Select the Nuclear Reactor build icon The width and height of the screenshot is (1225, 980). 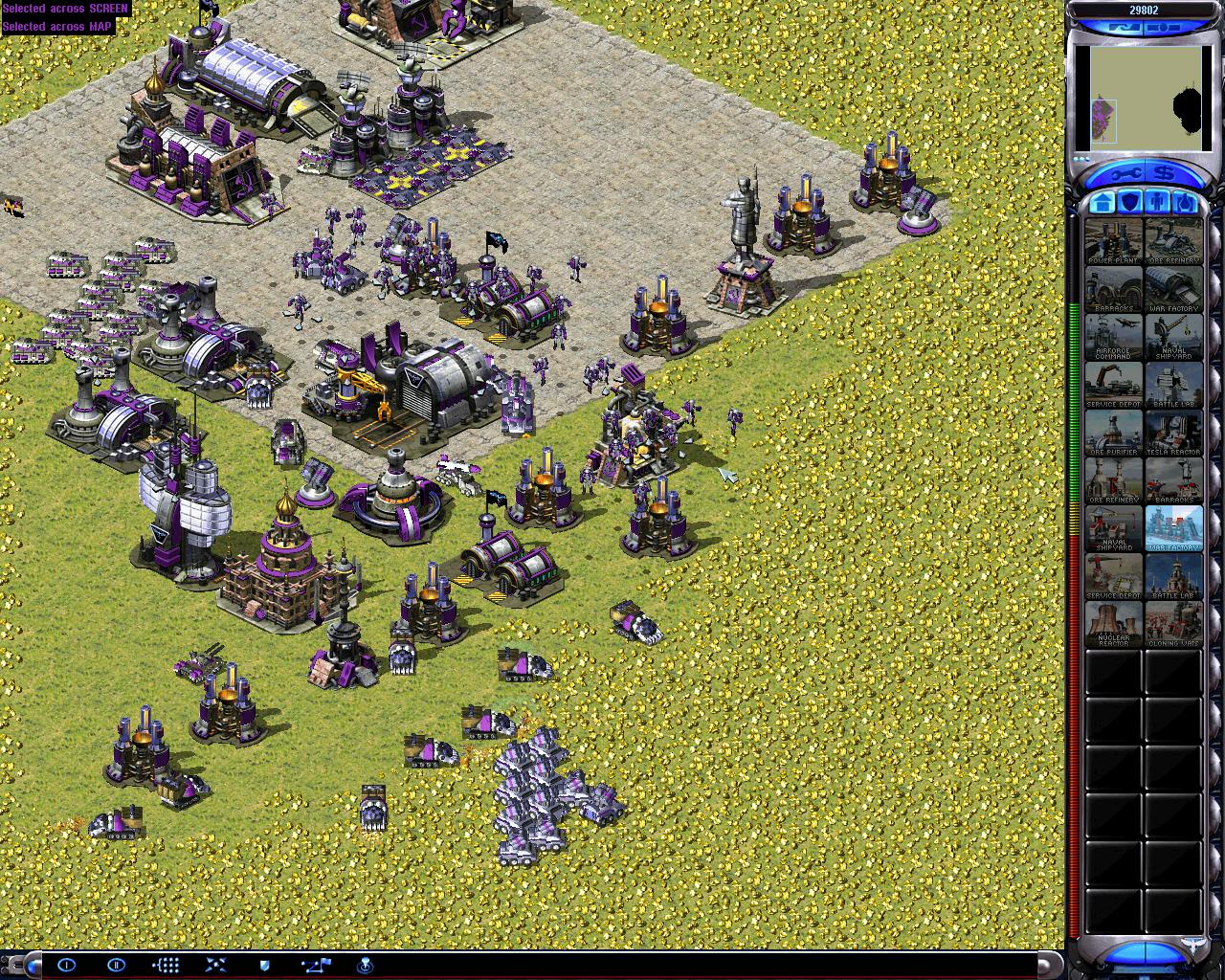point(1114,625)
